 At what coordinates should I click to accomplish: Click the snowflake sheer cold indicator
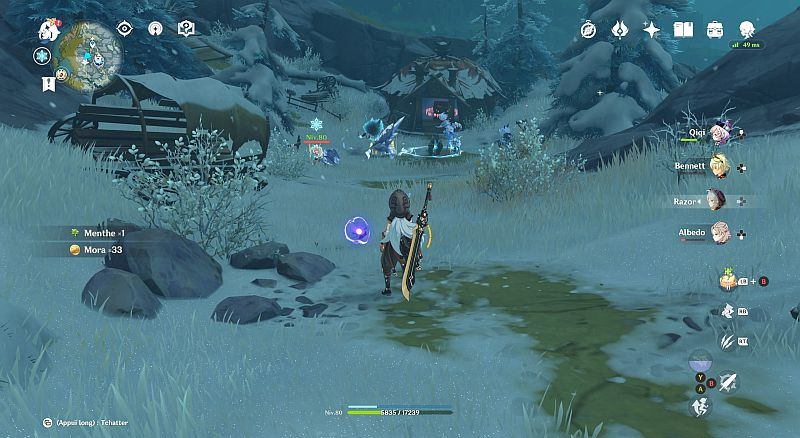point(43,56)
